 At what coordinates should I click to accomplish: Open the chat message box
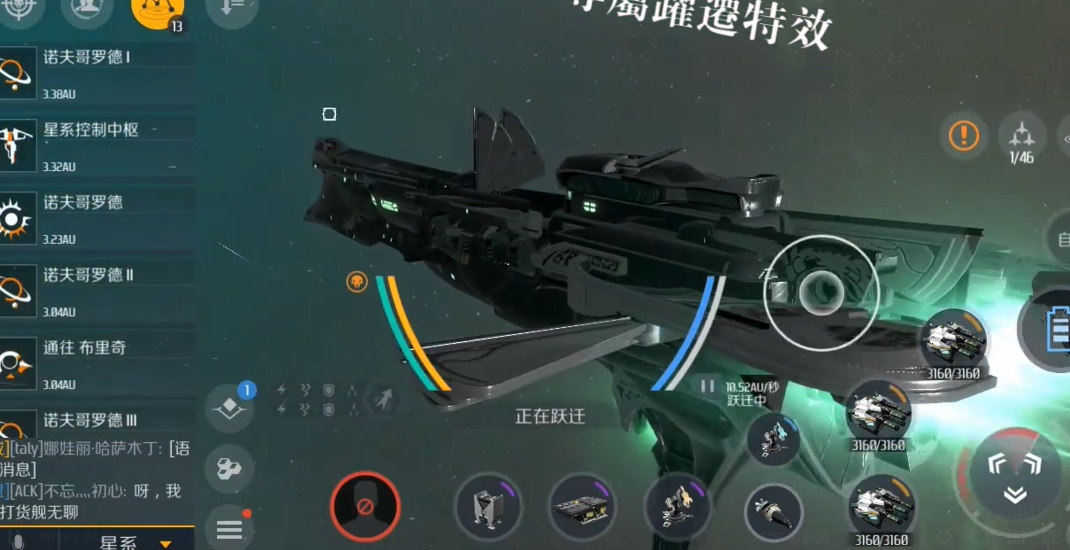coord(97,478)
